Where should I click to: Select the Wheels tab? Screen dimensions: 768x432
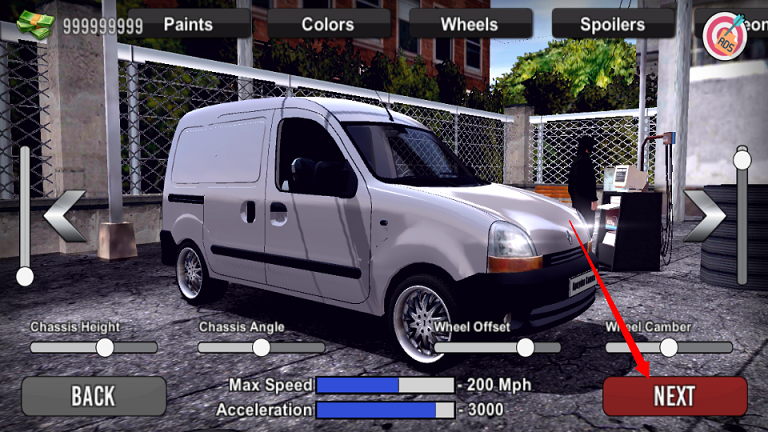[x=469, y=23]
